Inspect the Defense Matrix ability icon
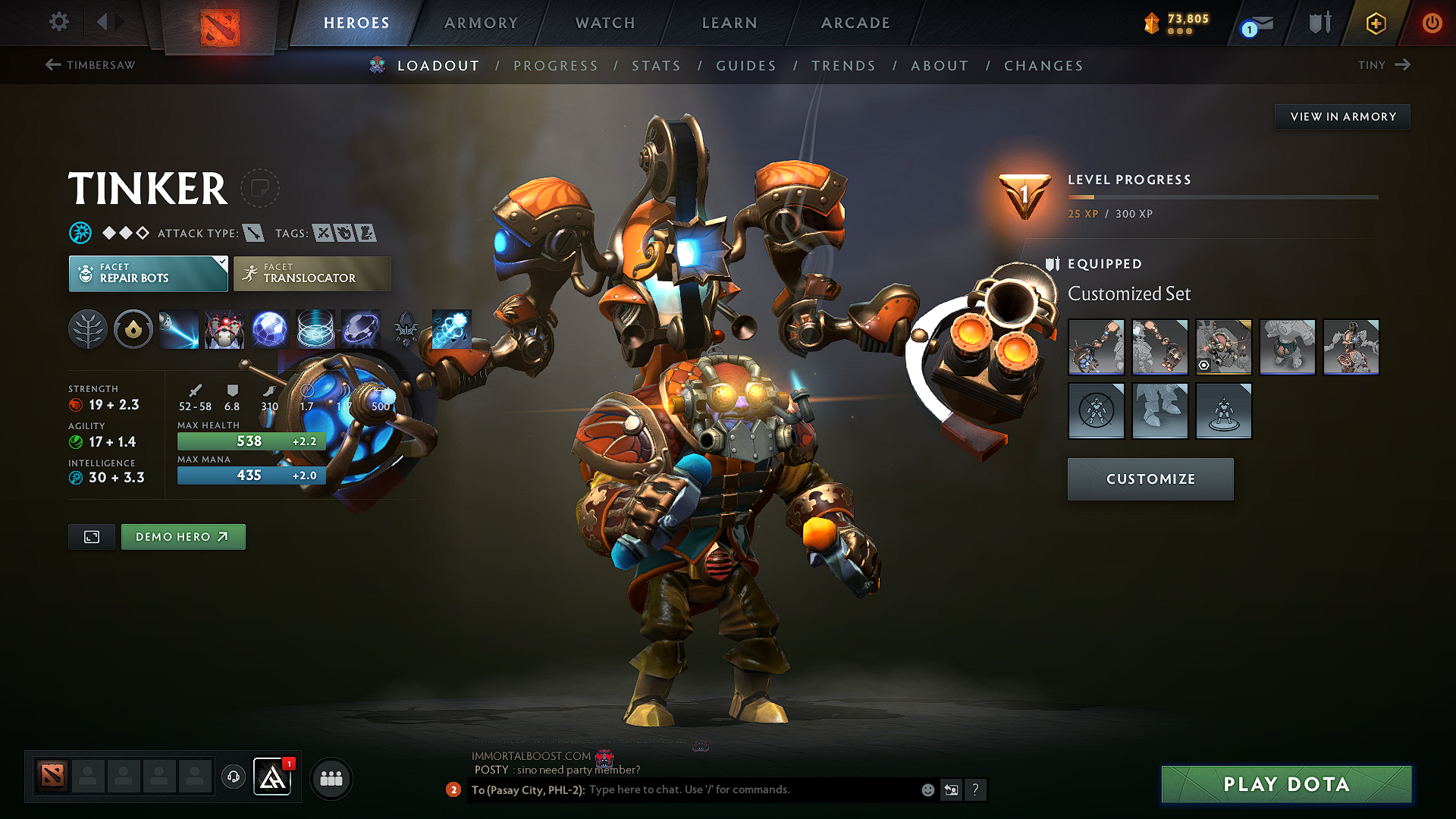The height and width of the screenshot is (819, 1456). coord(270,329)
